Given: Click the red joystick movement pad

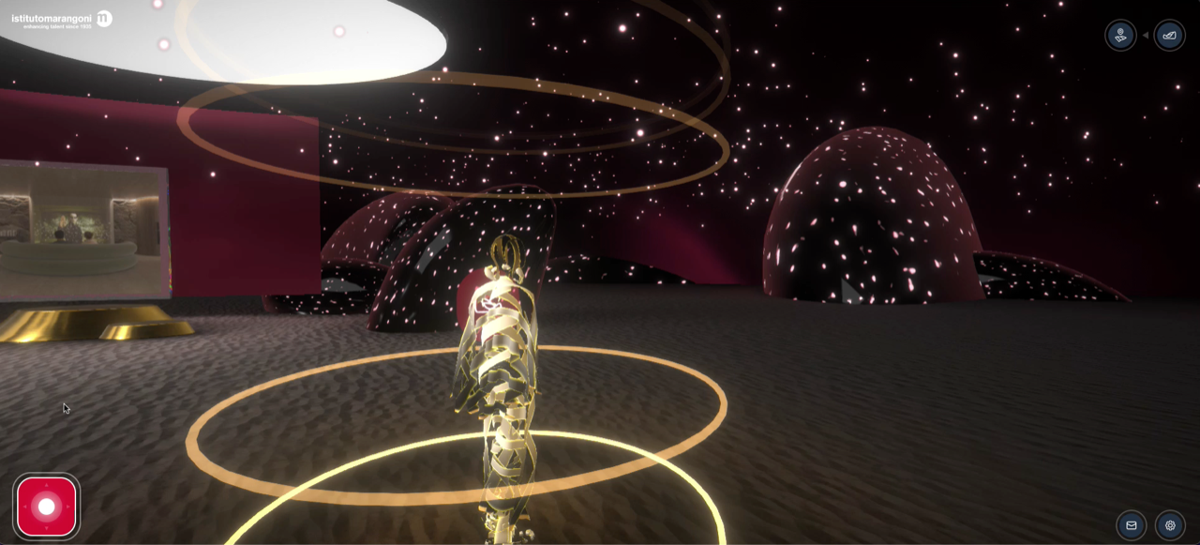Looking at the screenshot, I should pyautogui.click(x=46, y=506).
